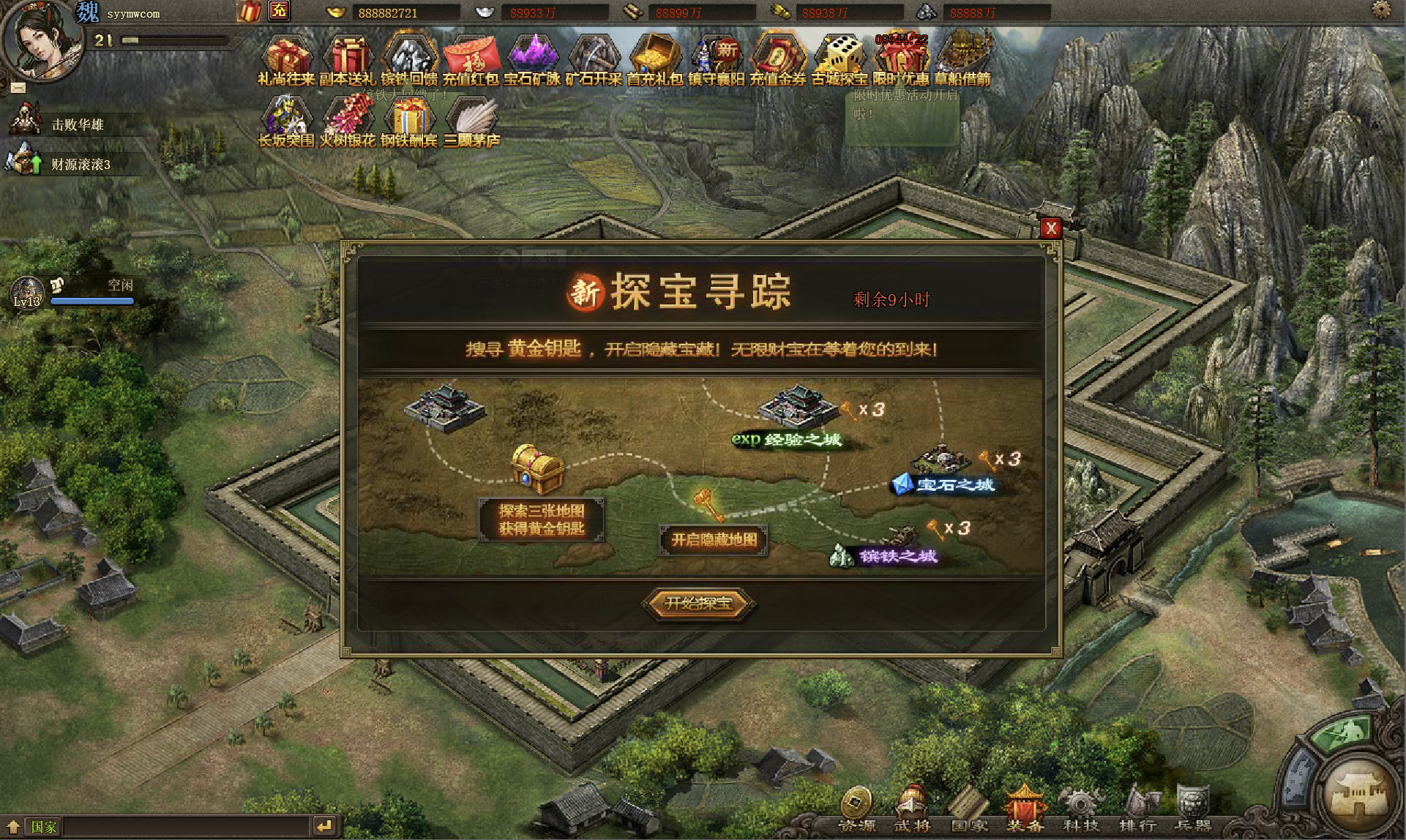Open the 资源 resources menu

[x=856, y=809]
